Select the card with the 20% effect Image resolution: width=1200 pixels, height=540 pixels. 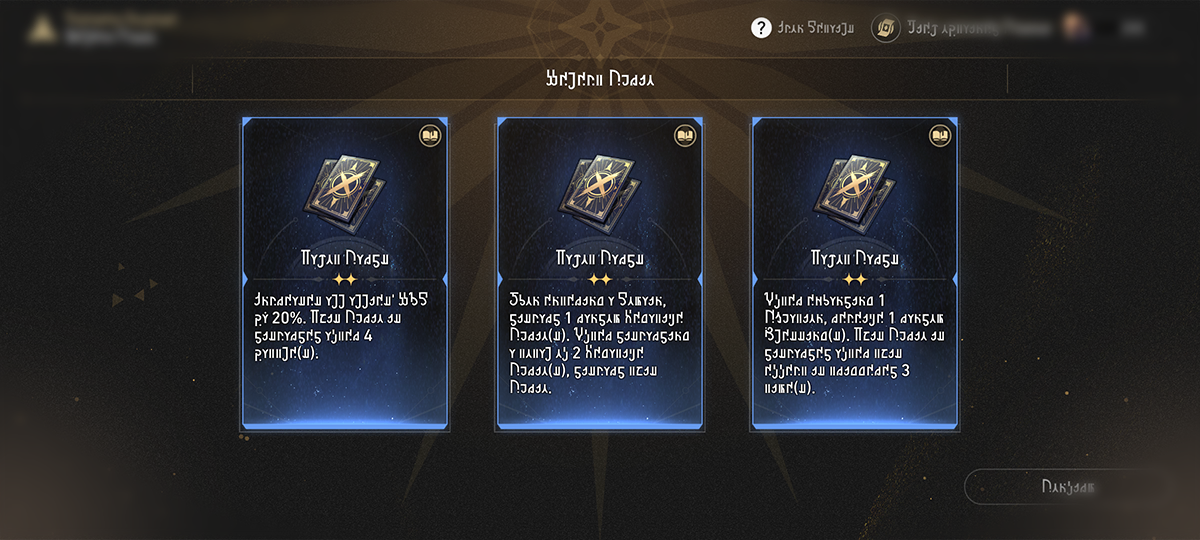tap(345, 275)
